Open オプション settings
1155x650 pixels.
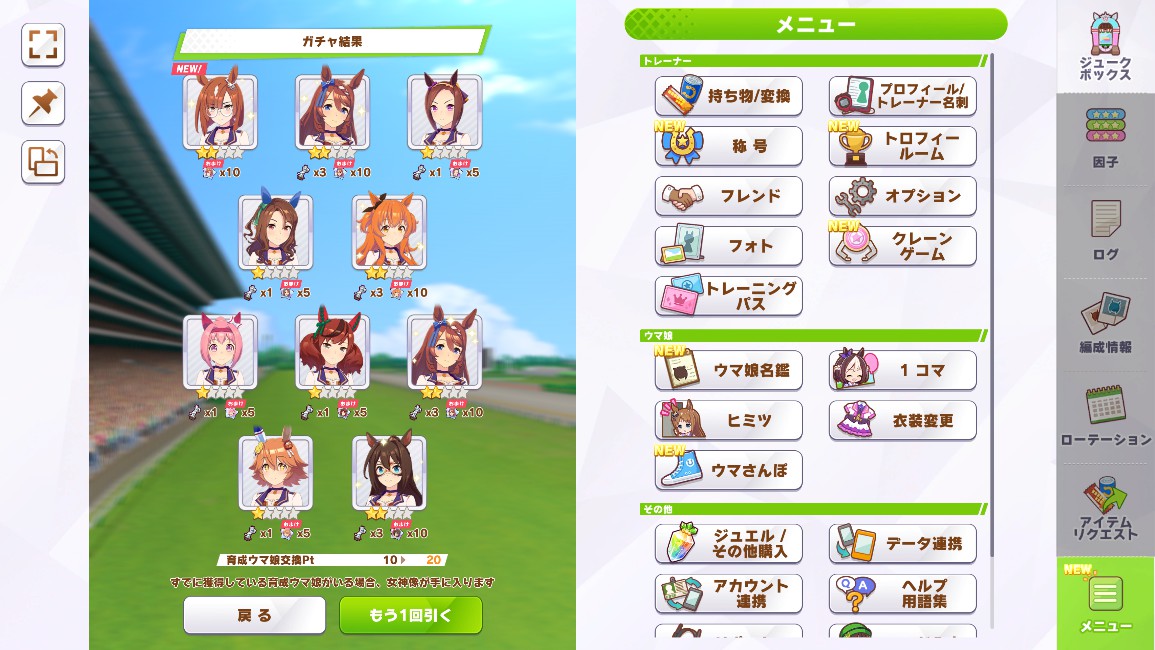[903, 196]
